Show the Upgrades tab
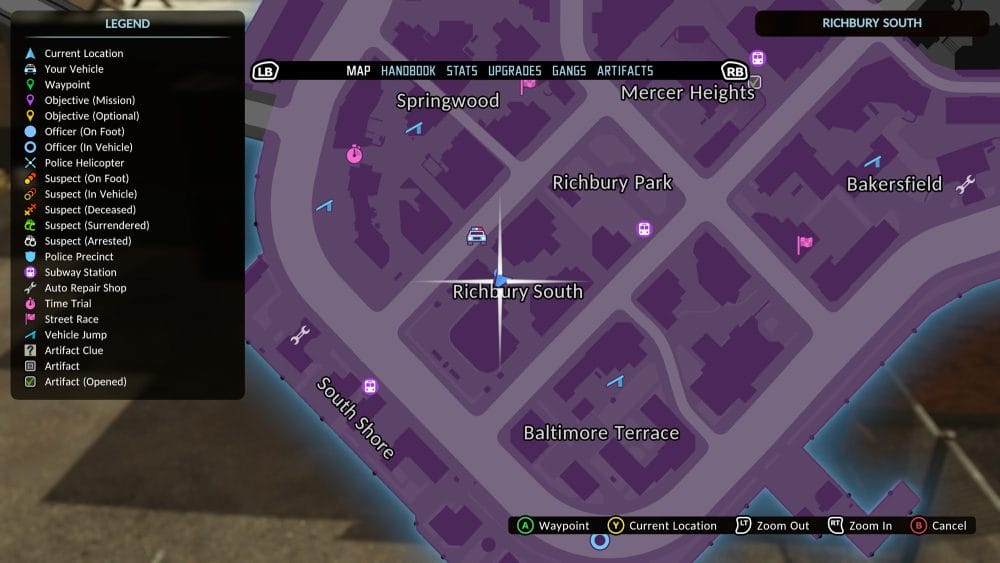Image resolution: width=1000 pixels, height=563 pixels. (x=515, y=71)
